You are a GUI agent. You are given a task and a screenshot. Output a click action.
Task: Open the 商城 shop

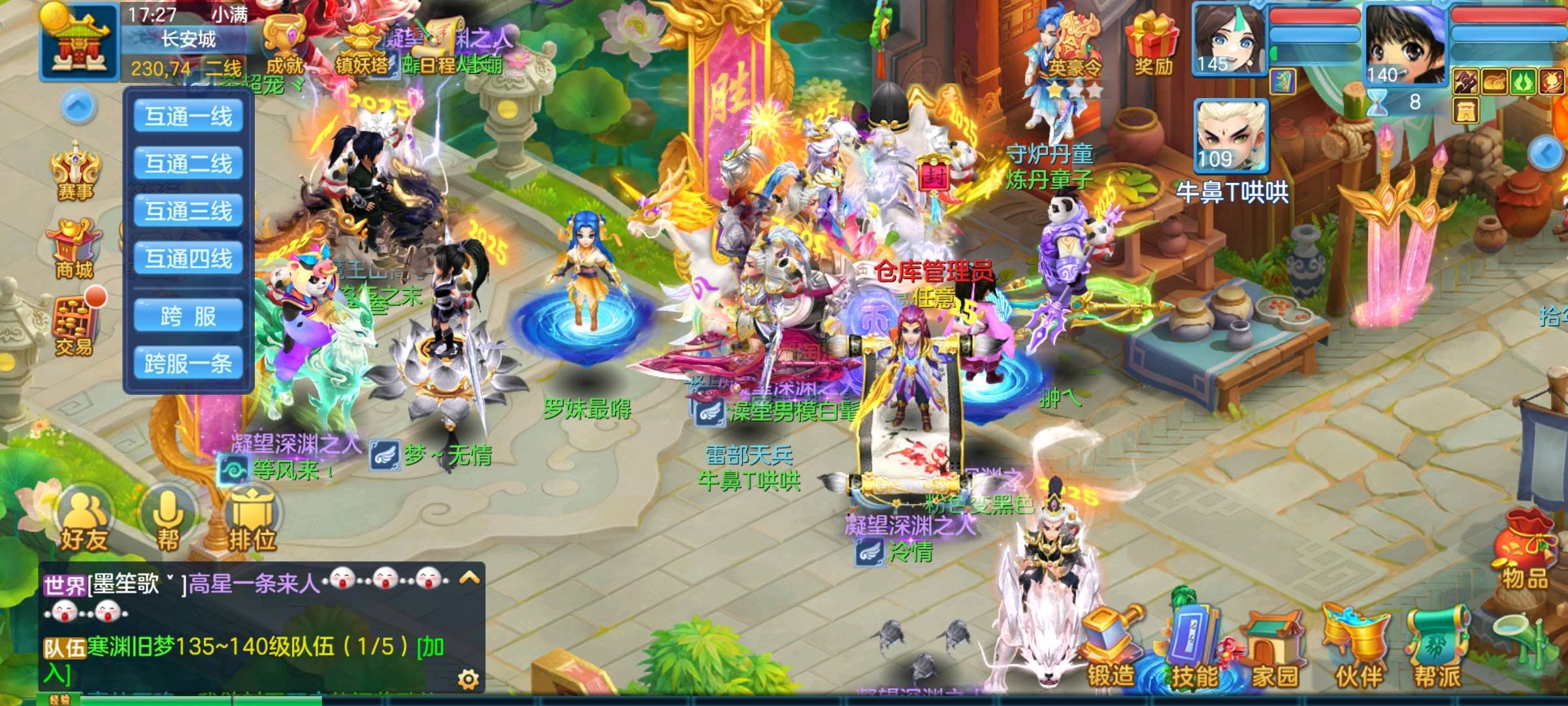click(74, 249)
